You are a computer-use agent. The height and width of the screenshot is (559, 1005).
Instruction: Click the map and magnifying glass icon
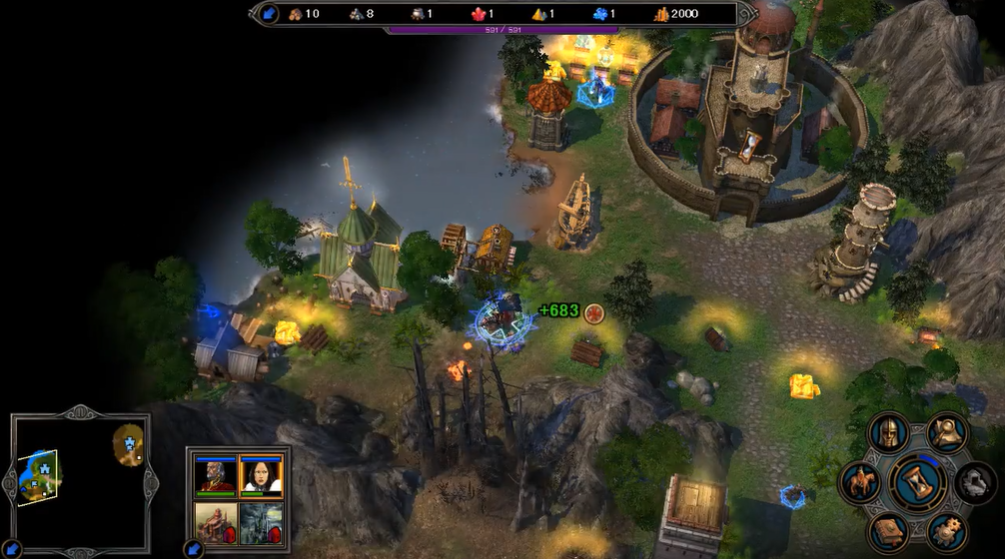(x=947, y=431)
